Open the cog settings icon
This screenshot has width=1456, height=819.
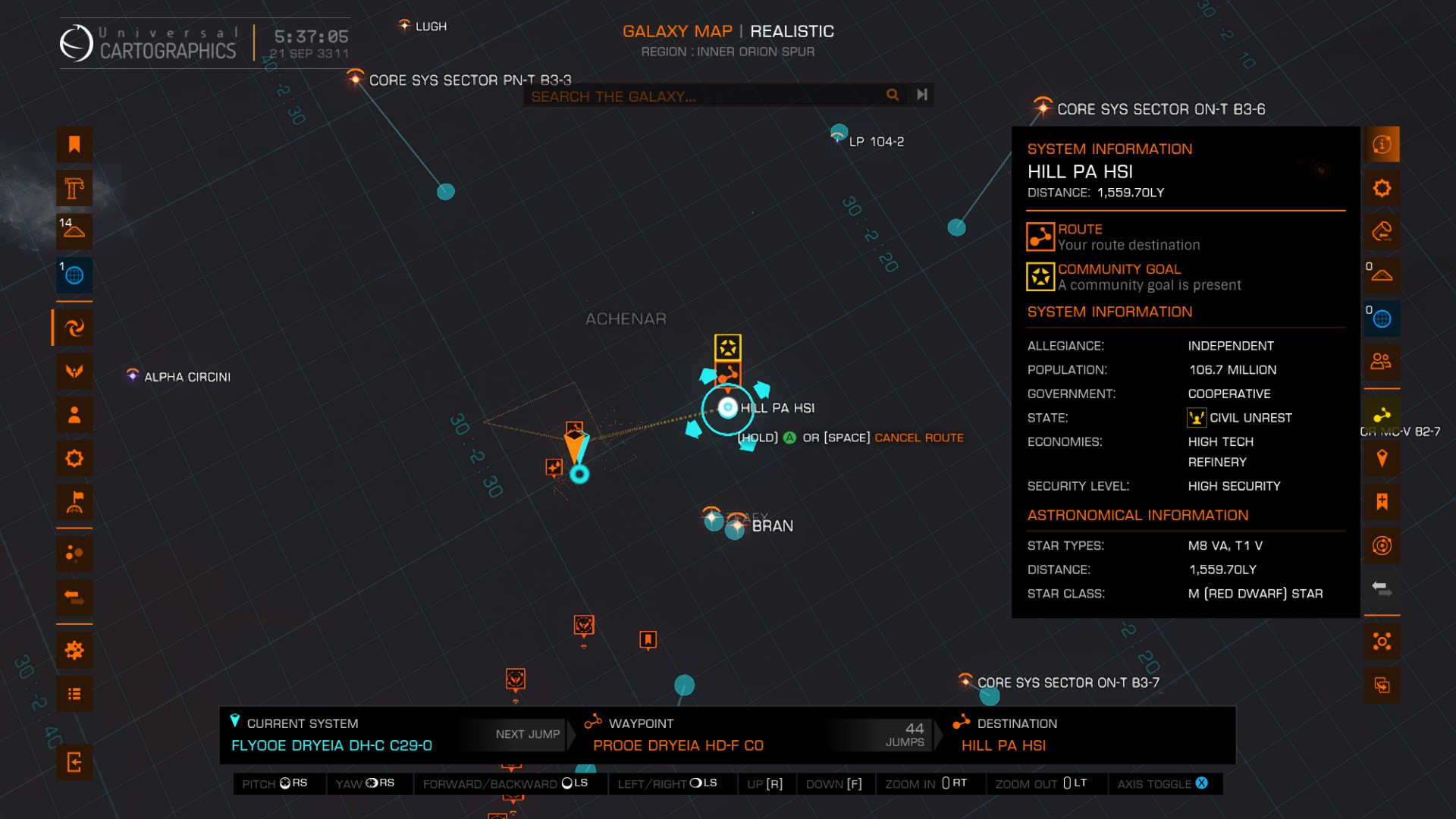tap(74, 650)
